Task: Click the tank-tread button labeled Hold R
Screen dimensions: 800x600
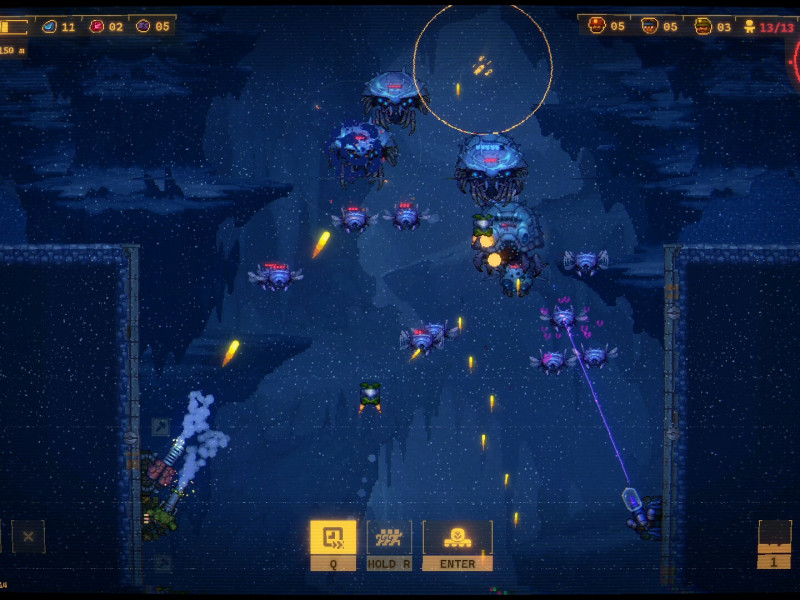Action: coord(389,538)
